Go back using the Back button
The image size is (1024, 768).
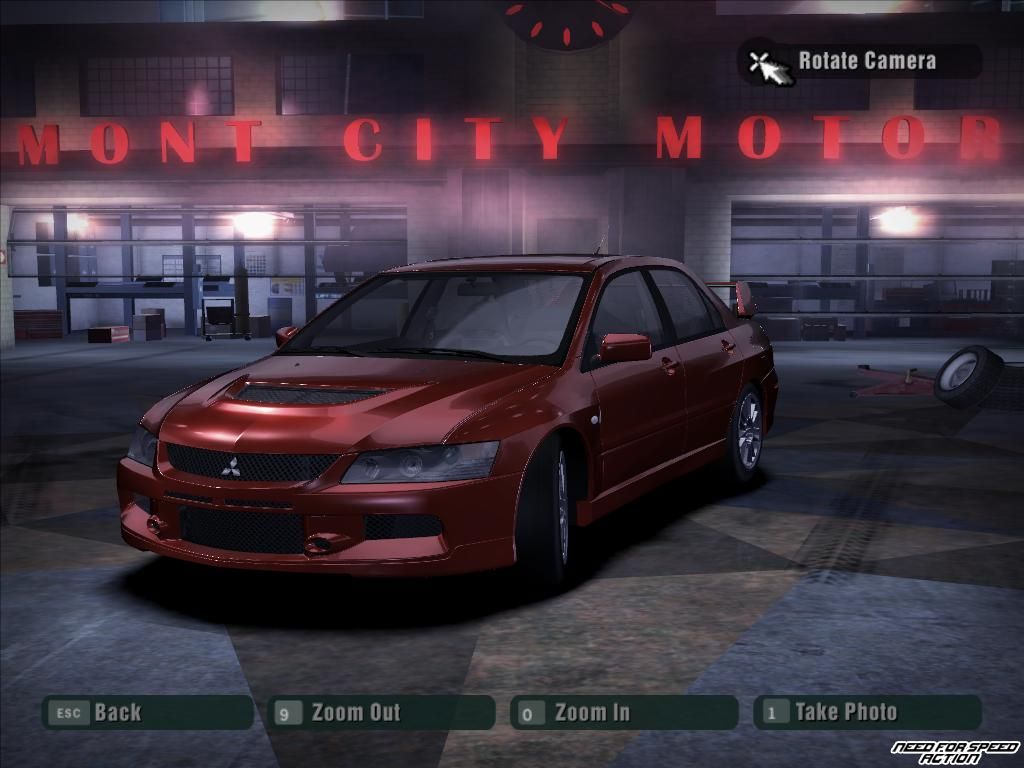pyautogui.click(x=146, y=713)
